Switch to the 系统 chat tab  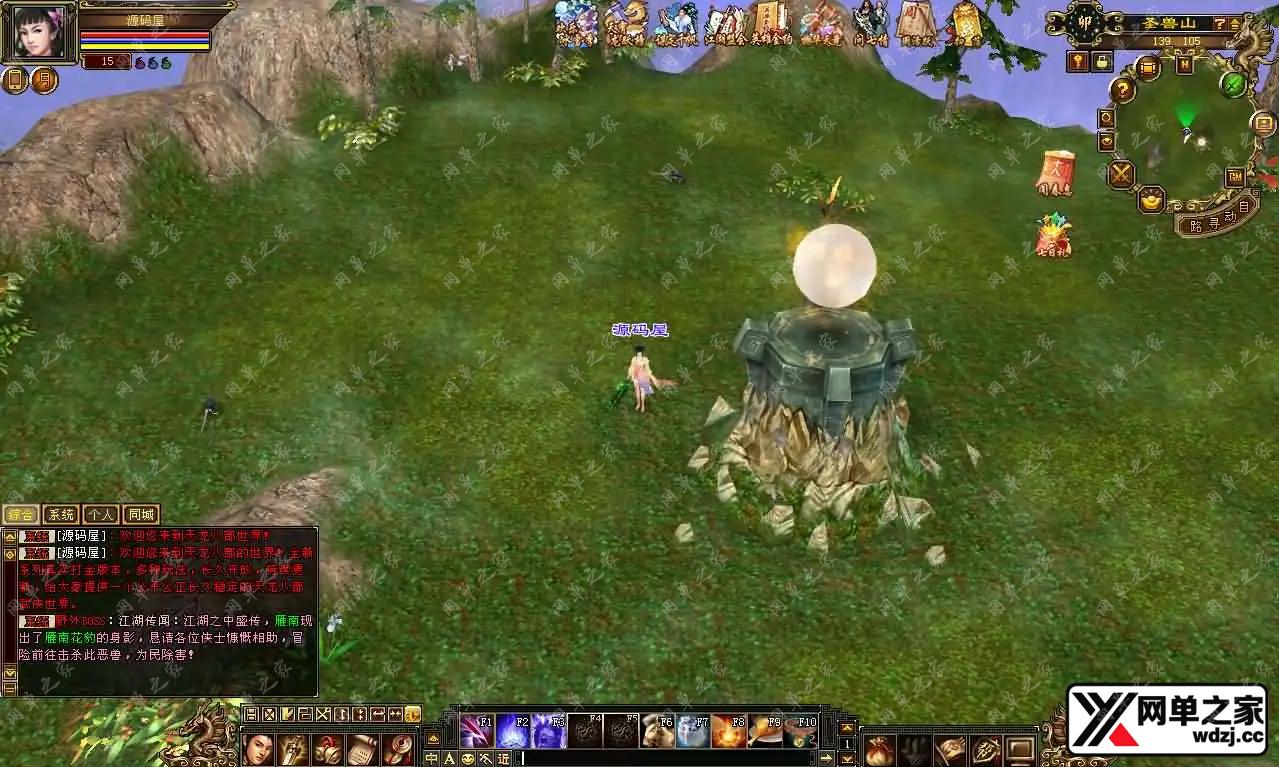pyautogui.click(x=61, y=515)
